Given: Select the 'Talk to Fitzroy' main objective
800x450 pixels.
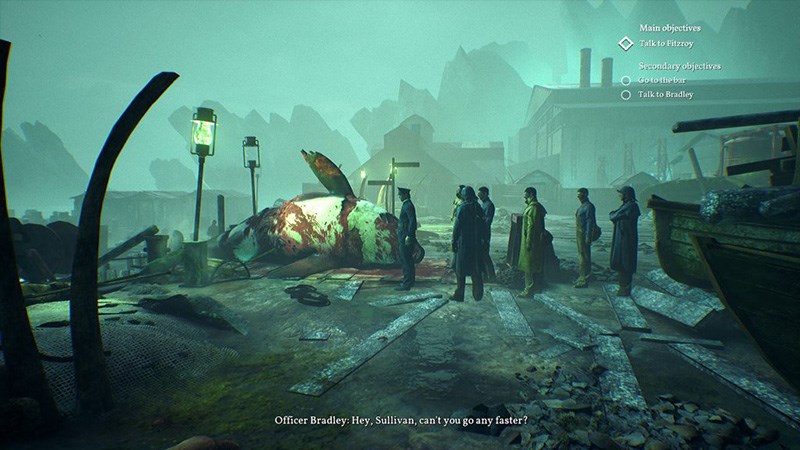Looking at the screenshot, I should [669, 43].
